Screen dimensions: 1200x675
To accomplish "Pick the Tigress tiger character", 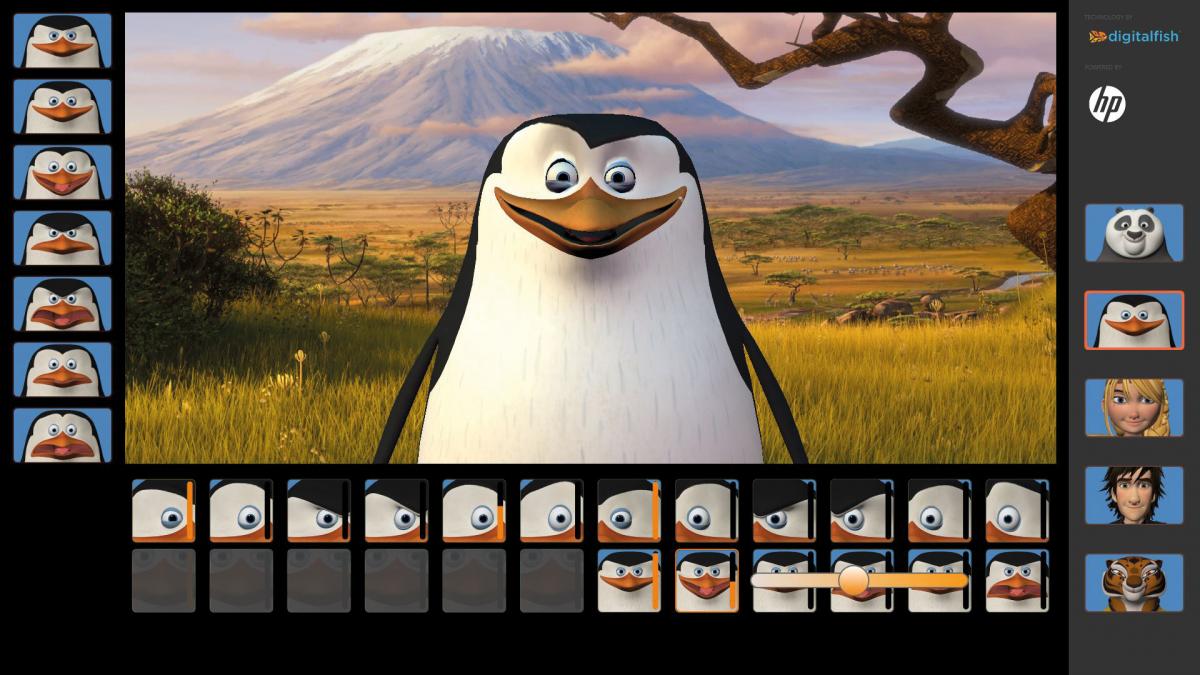I will [1134, 582].
